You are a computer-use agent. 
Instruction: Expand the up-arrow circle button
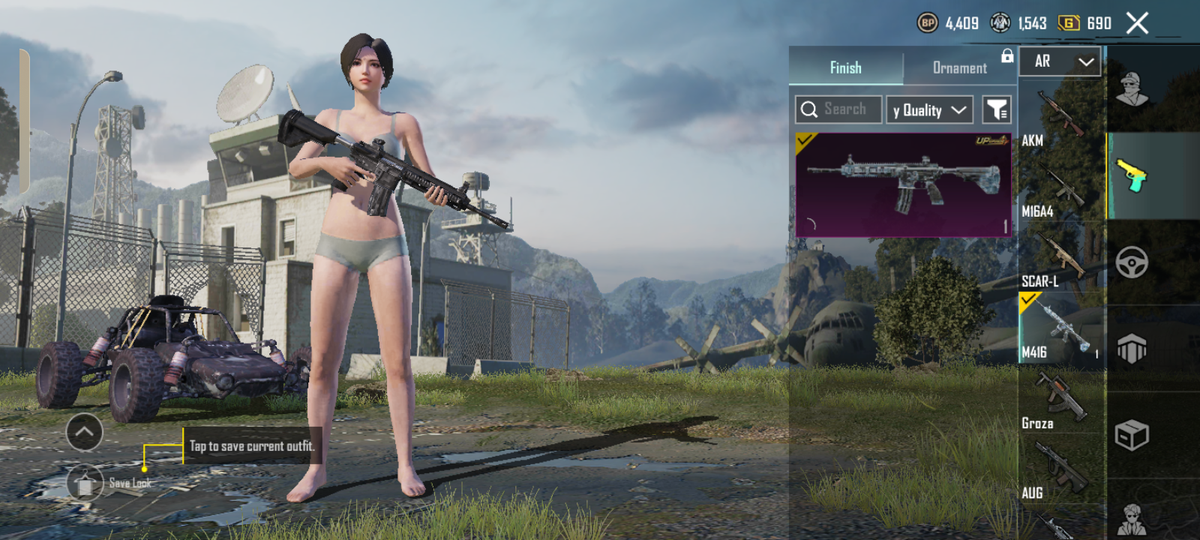[x=84, y=432]
